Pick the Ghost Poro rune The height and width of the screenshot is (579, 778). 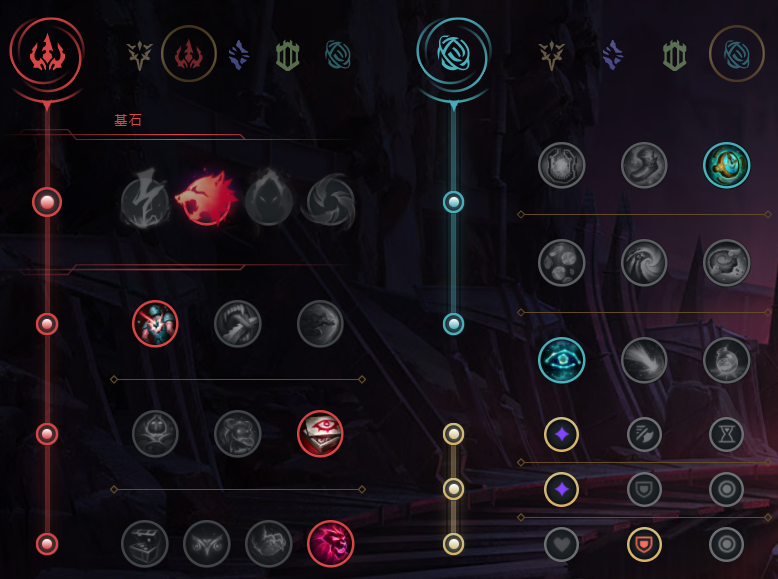click(238, 434)
